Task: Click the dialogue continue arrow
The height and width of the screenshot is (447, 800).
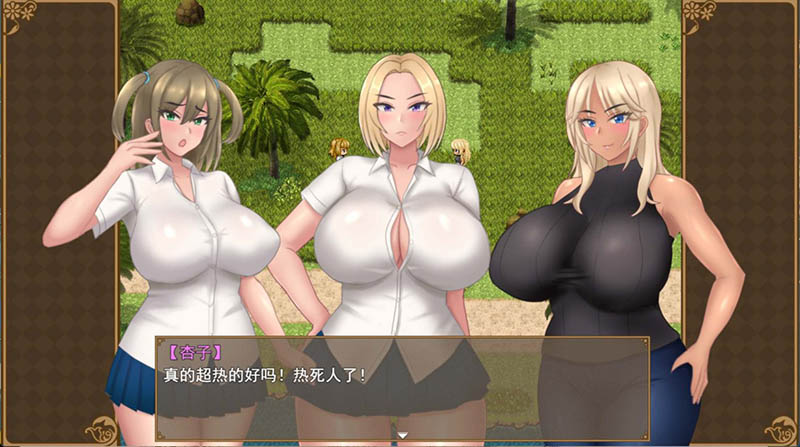Action: pyautogui.click(x=401, y=435)
